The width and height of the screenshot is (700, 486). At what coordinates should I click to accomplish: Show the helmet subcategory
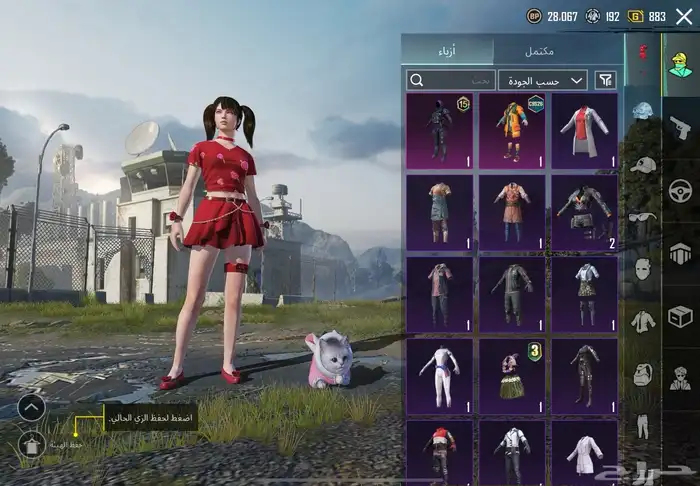pos(643,112)
